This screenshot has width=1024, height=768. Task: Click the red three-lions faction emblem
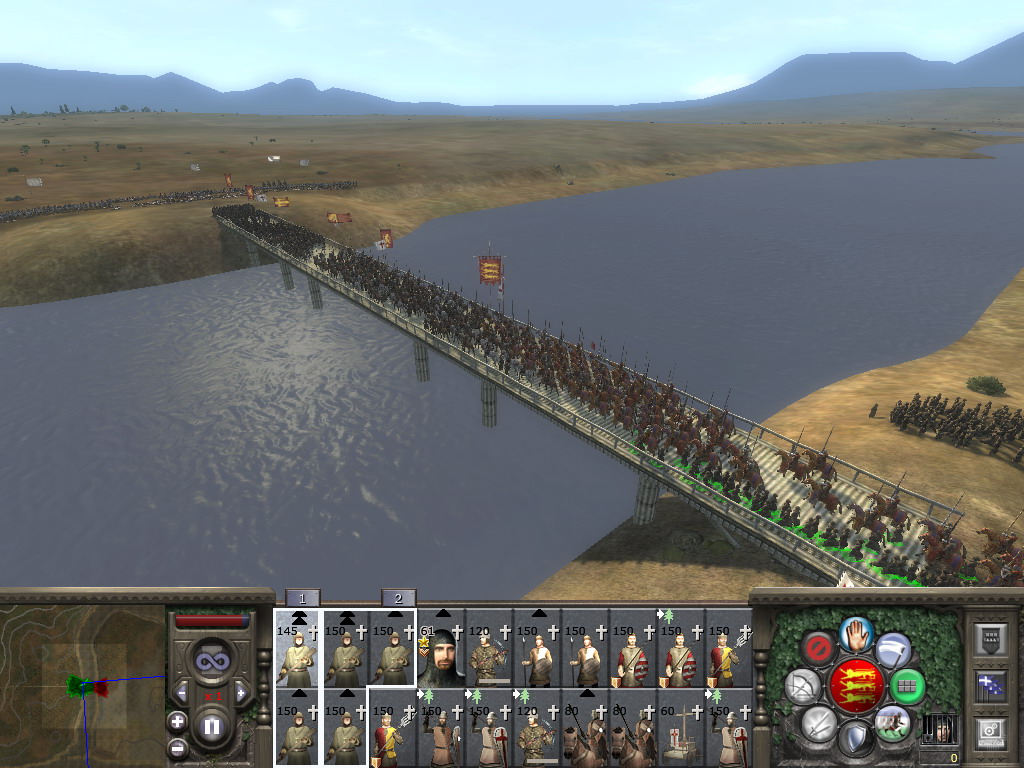[x=856, y=686]
